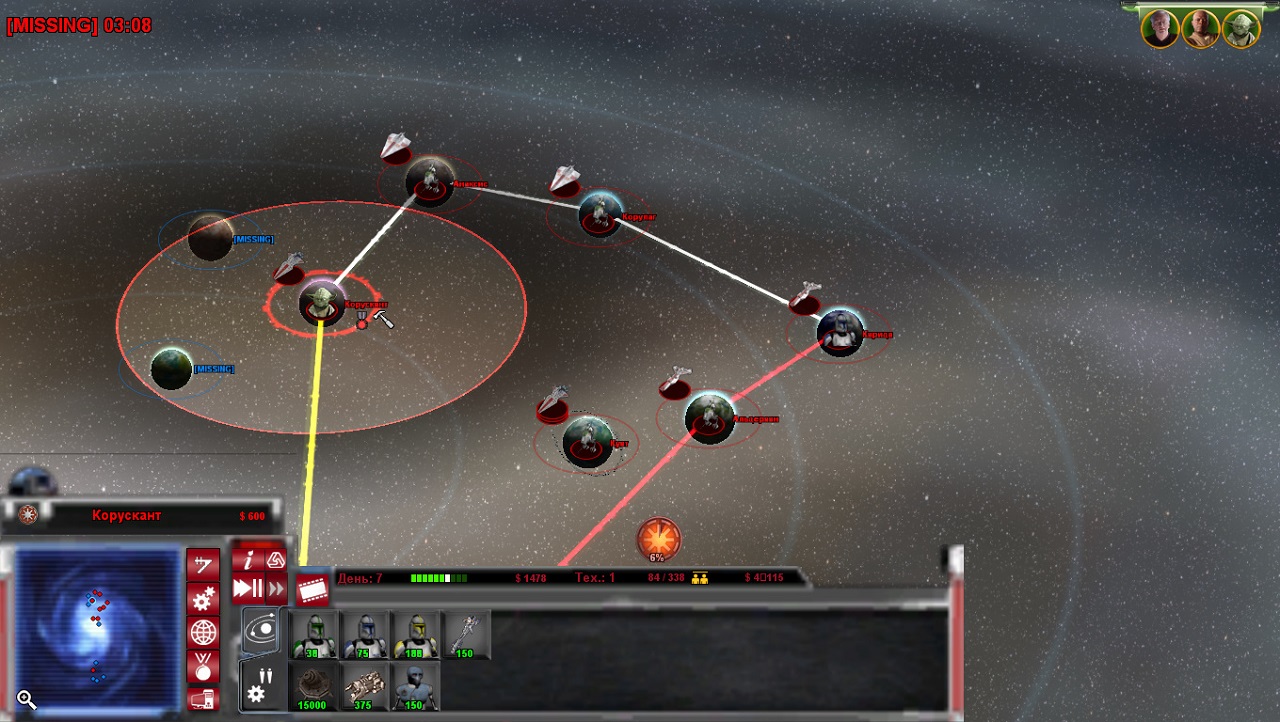The width and height of the screenshot is (1280, 722).
Task: Build the blue clone trooper unit
Action: pyautogui.click(x=364, y=636)
